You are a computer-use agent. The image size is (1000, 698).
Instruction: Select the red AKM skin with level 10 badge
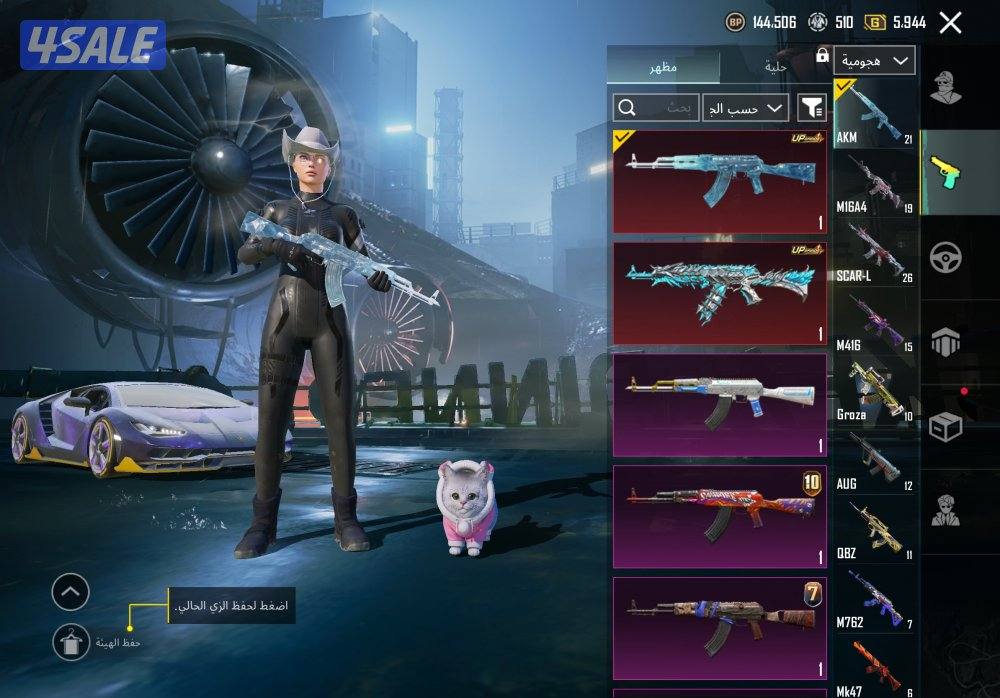tap(719, 516)
